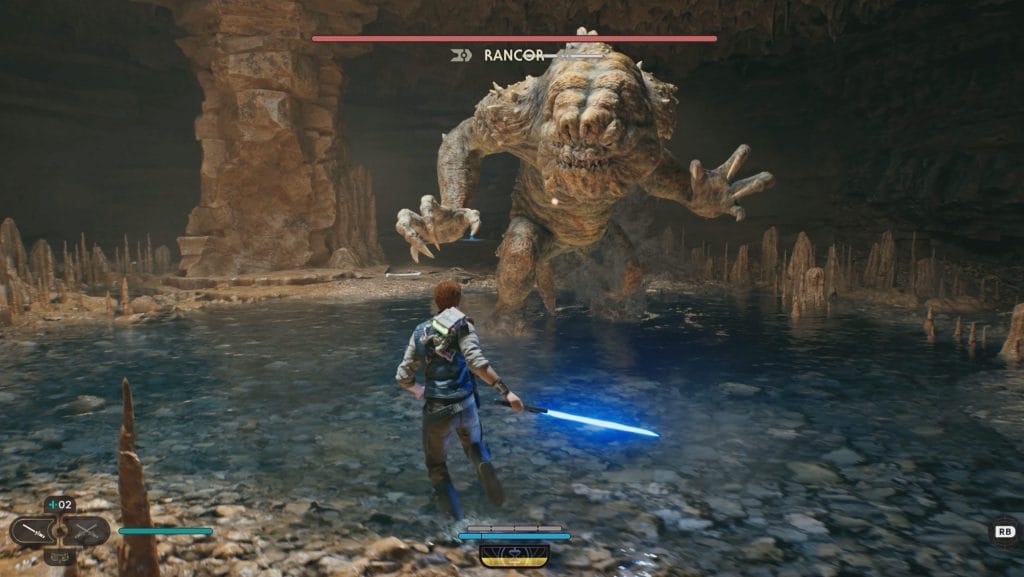Click the yellow emblem below the force bar
The image size is (1024, 577).
tap(514, 554)
